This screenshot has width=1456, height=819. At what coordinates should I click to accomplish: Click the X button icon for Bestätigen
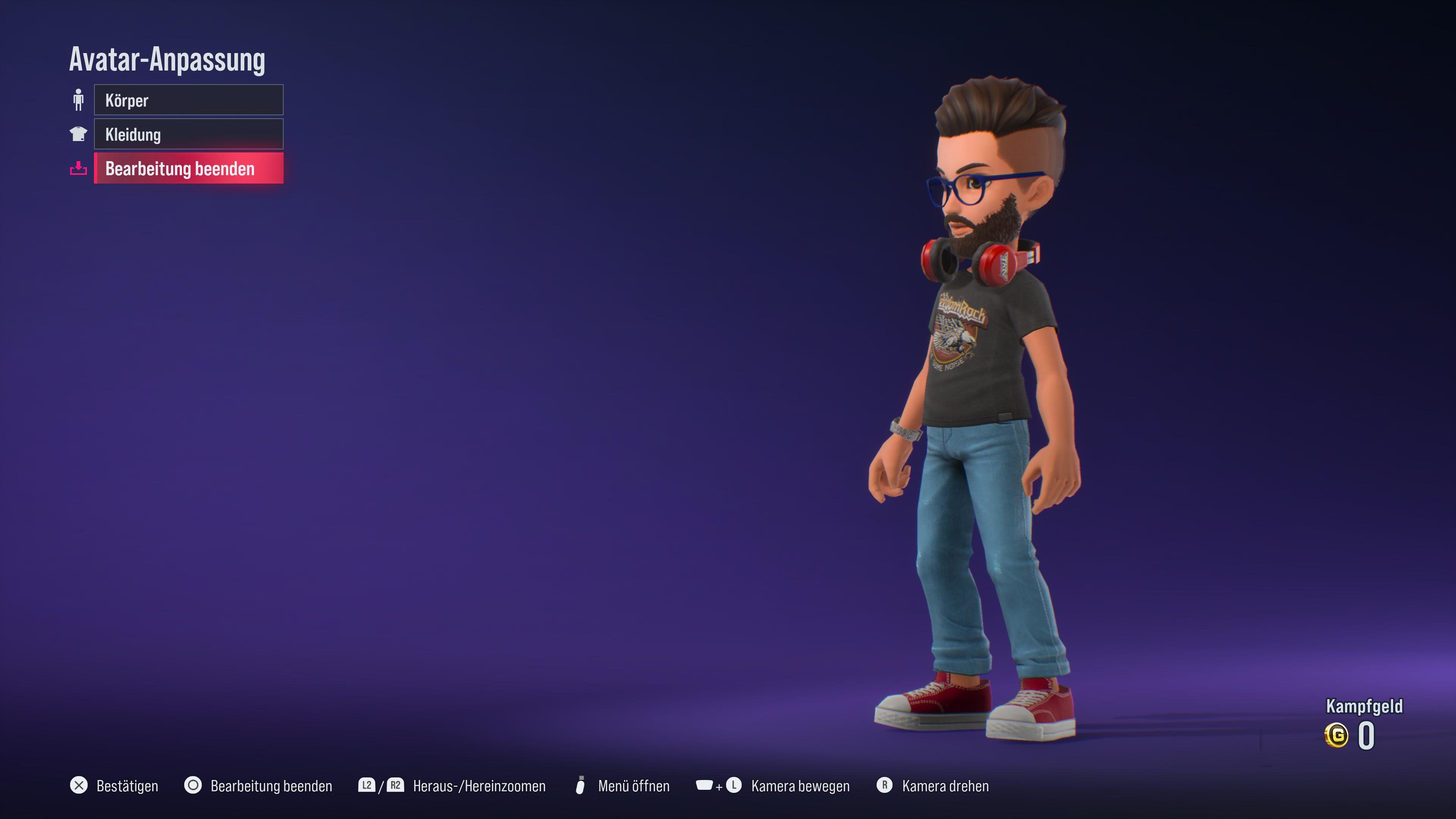pyautogui.click(x=79, y=786)
